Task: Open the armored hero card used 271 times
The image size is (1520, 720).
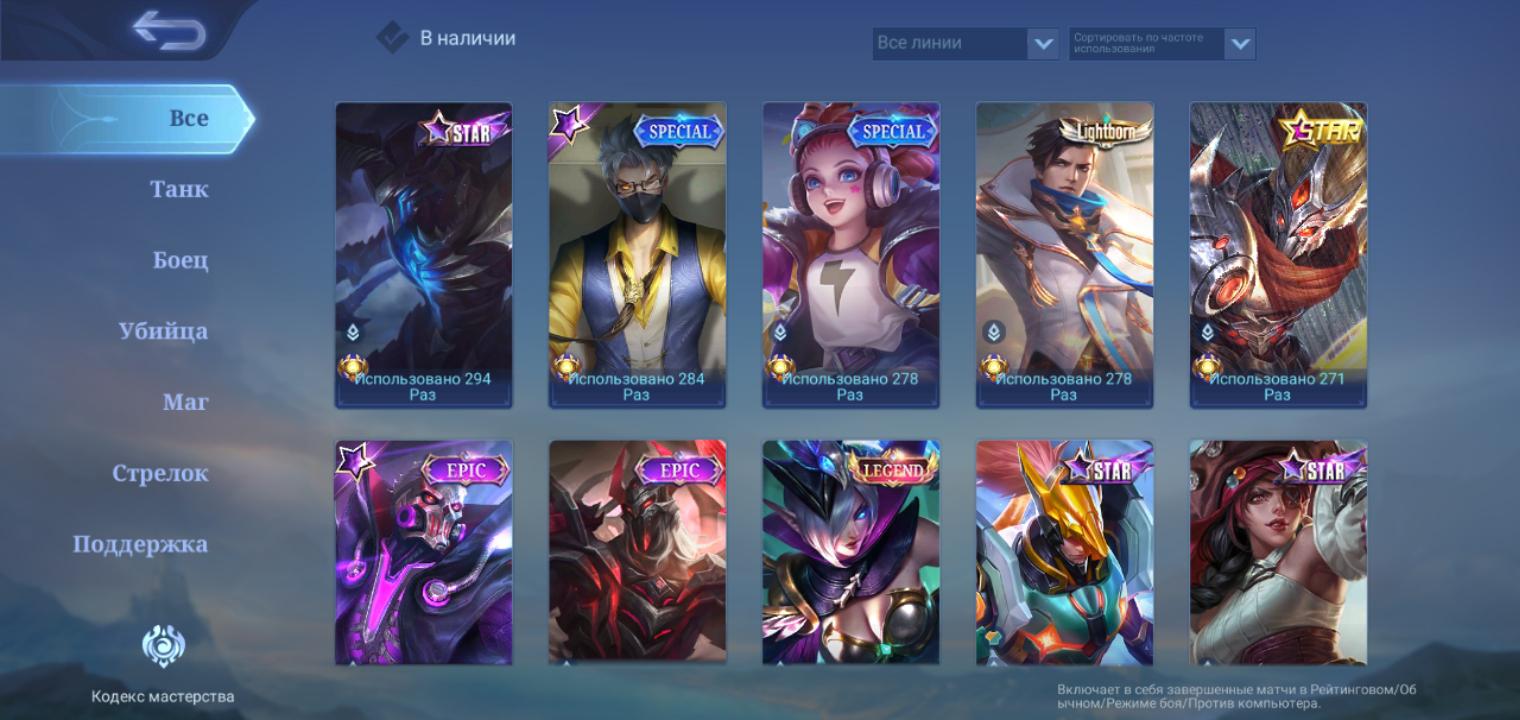Action: [1278, 255]
